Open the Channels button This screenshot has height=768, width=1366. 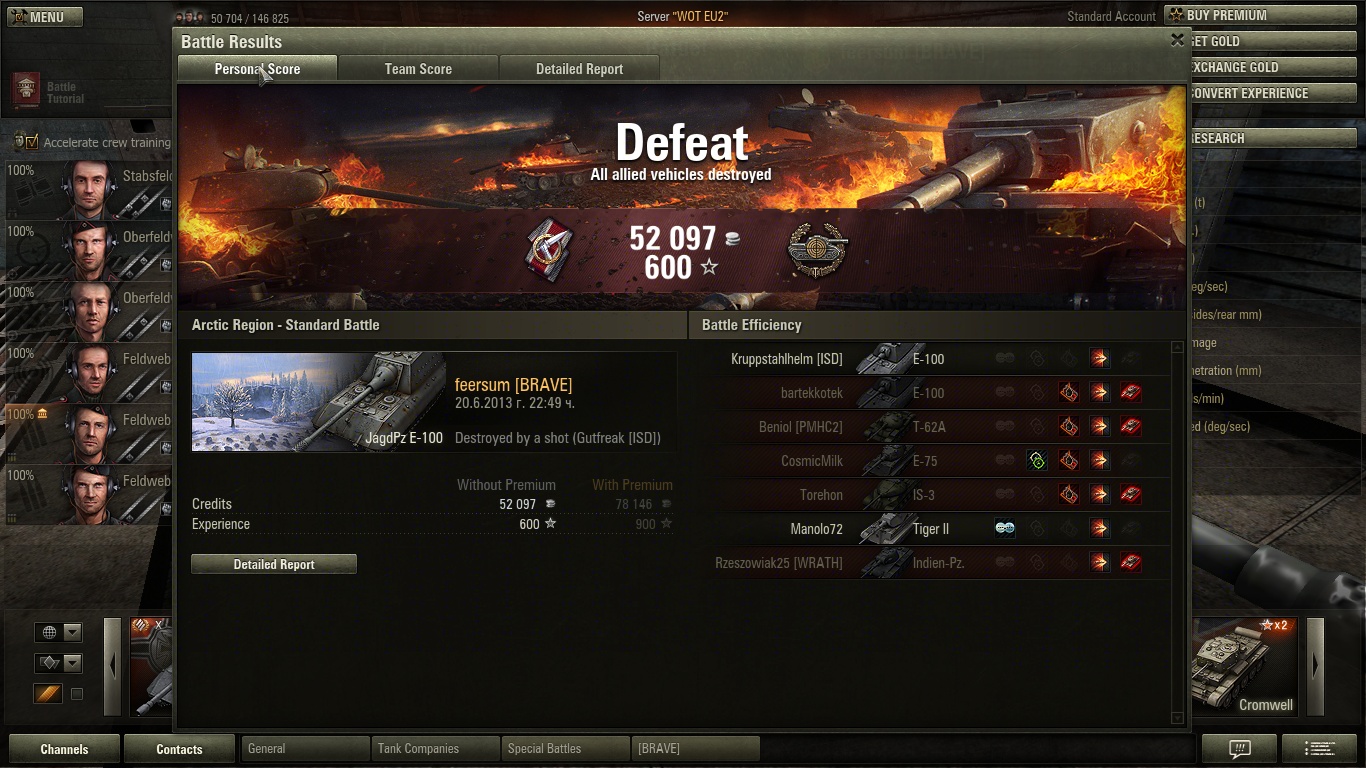point(64,749)
